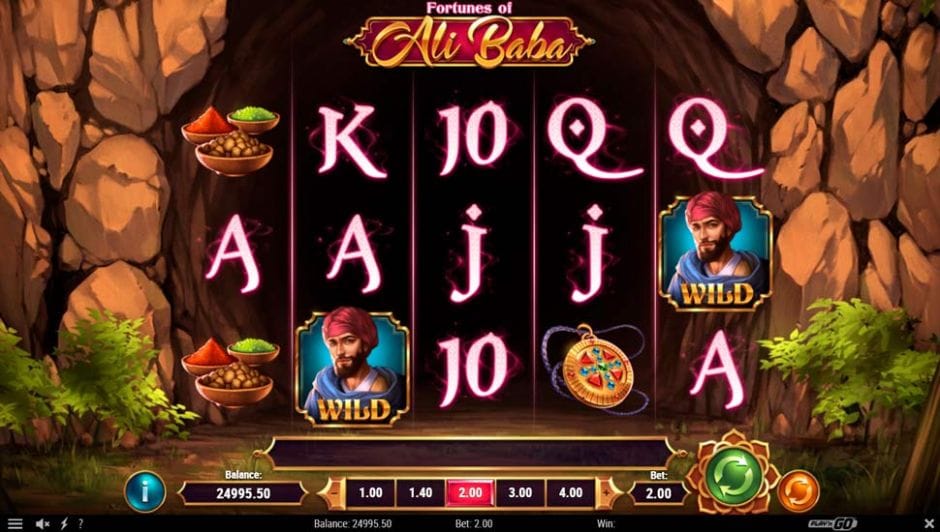Image resolution: width=940 pixels, height=532 pixels.
Task: Open the orange auto-play button
Action: [x=798, y=491]
